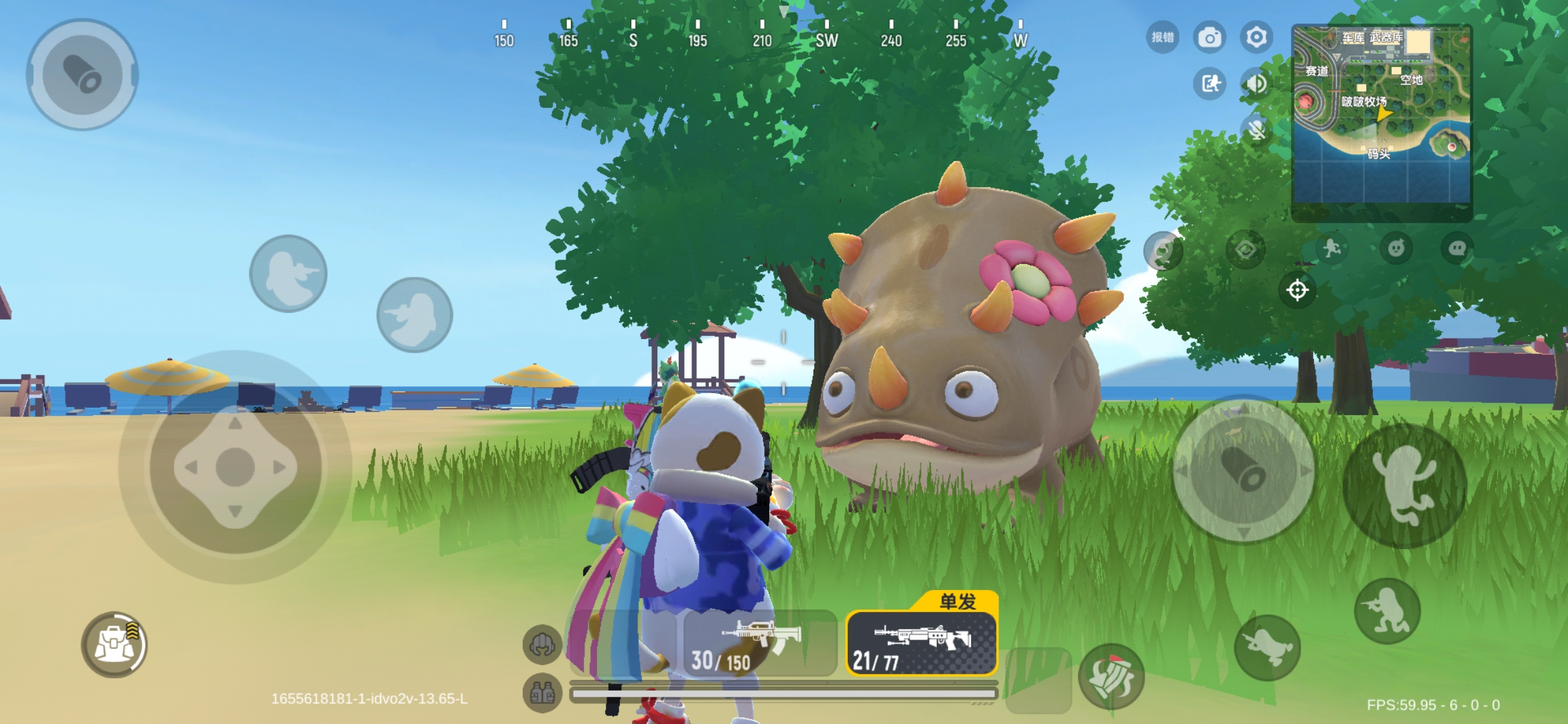This screenshot has width=1568, height=724.
Task: Select the active weapon slot showing 21/77
Action: click(x=921, y=644)
